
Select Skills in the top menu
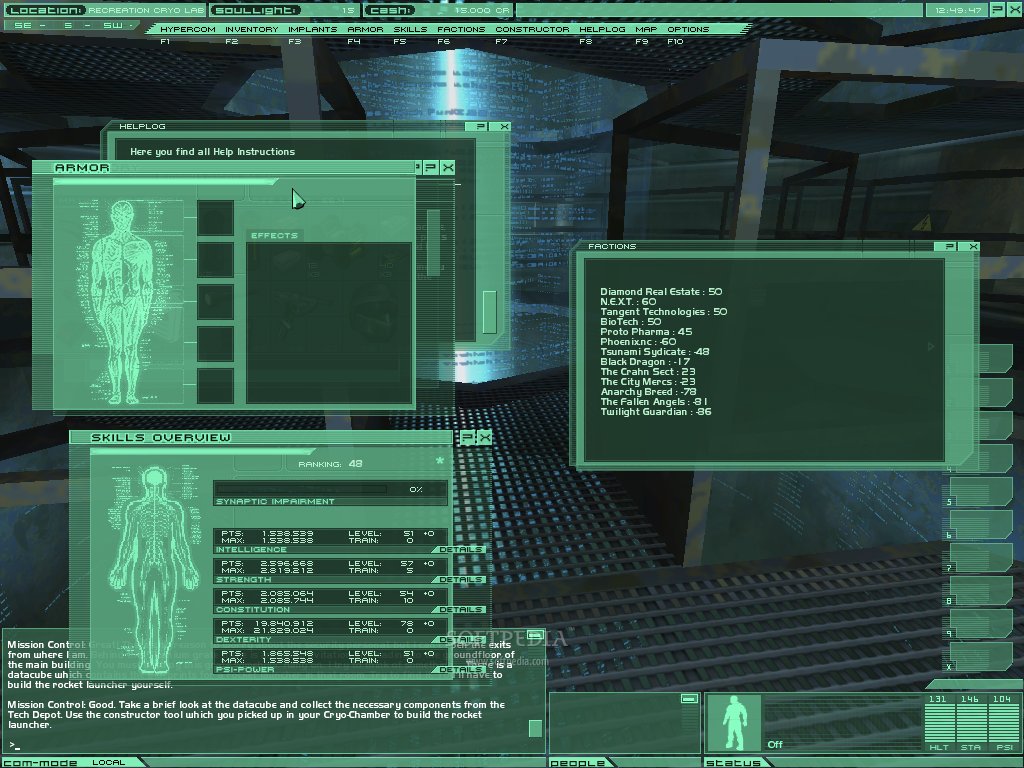(410, 29)
